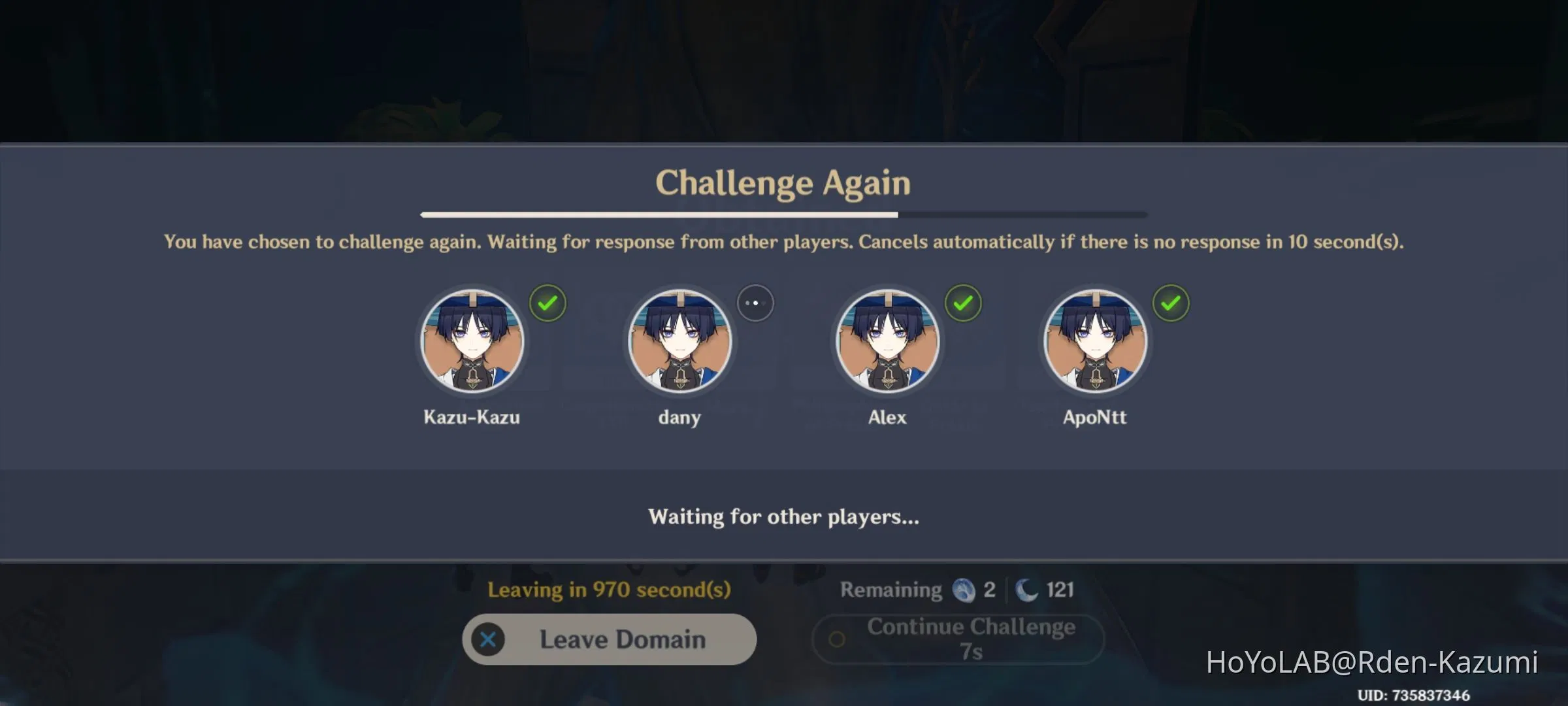Select the Remaining resin counter label

click(x=890, y=590)
